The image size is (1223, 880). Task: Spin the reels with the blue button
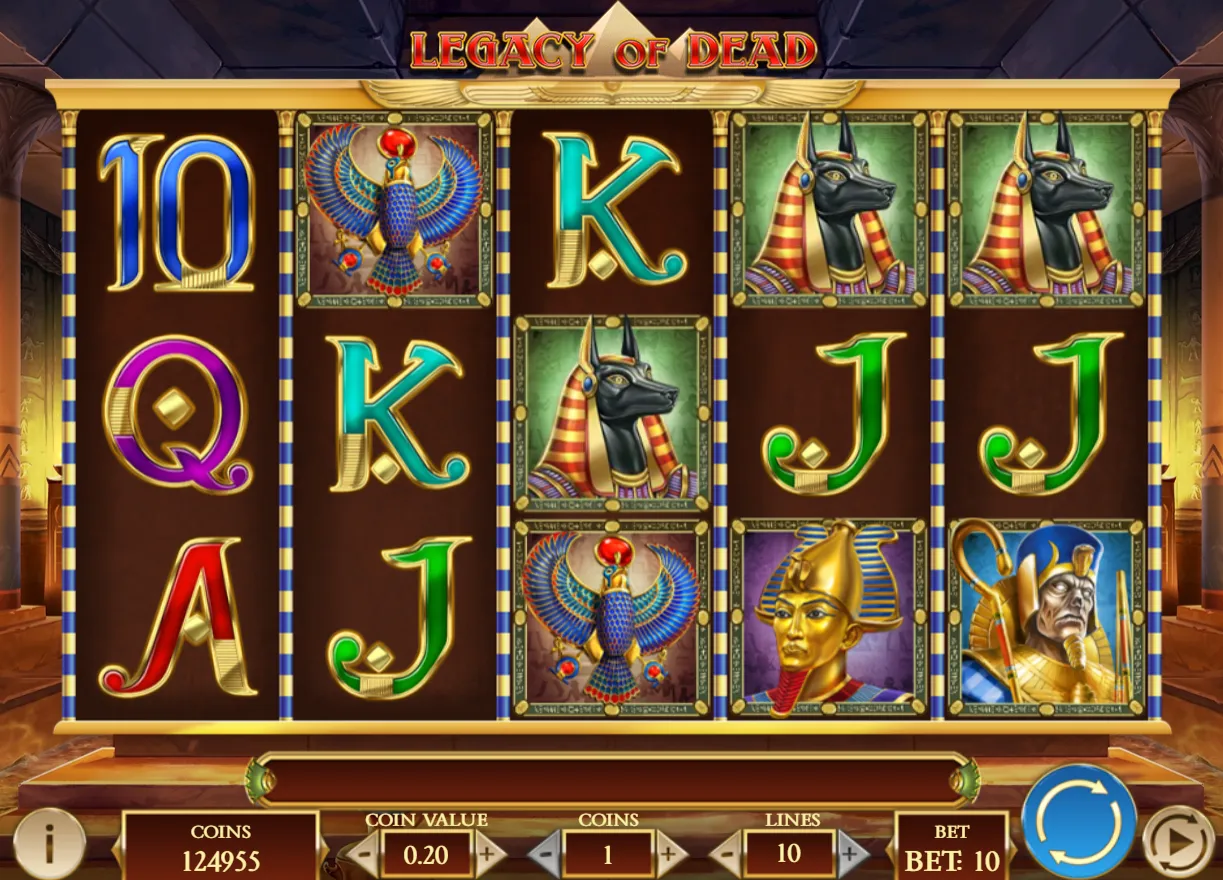coord(1078,821)
